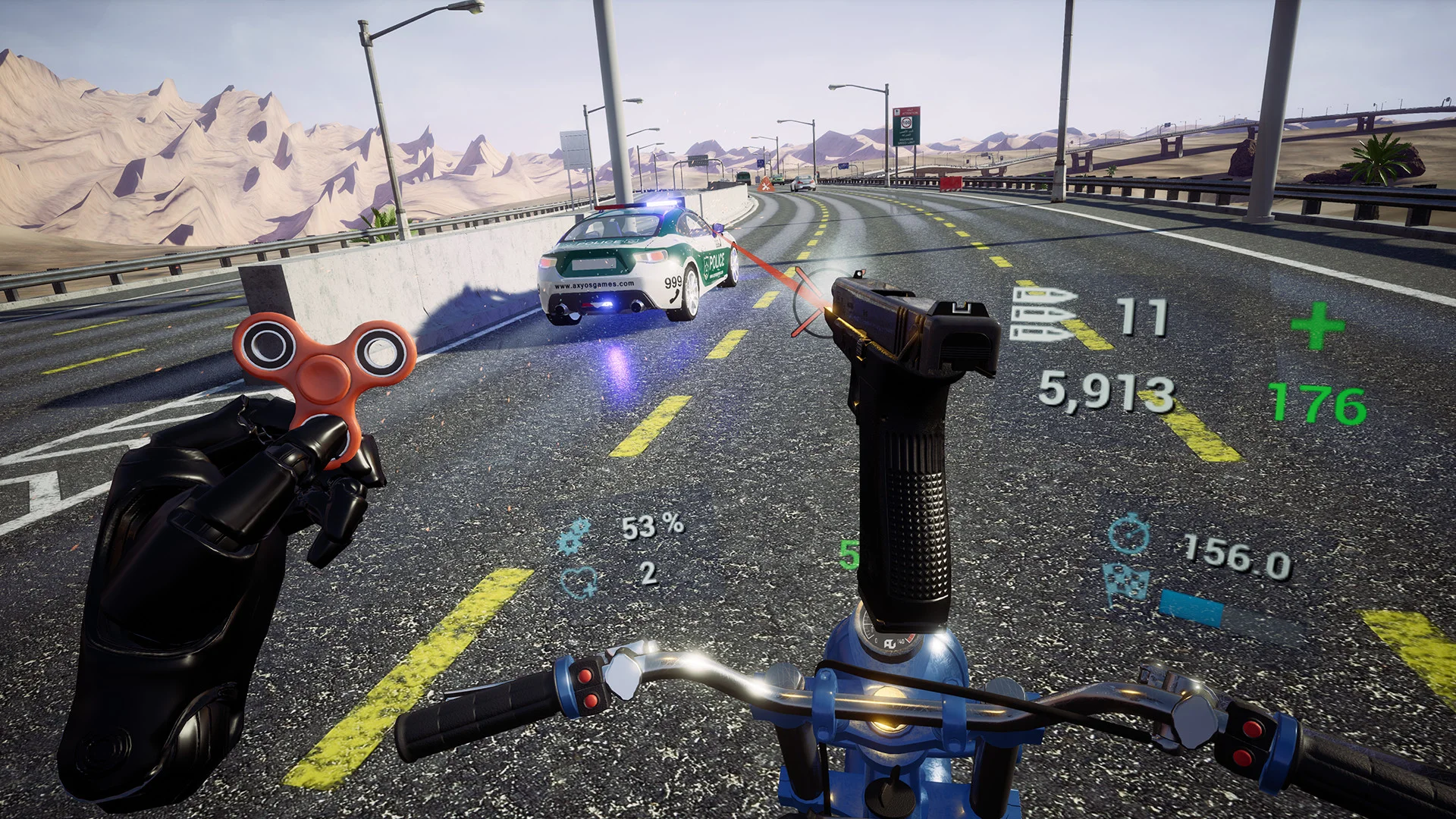The width and height of the screenshot is (1456, 819).
Task: Click the blue progress bar under the 156.0 timer
Action: (1192, 607)
